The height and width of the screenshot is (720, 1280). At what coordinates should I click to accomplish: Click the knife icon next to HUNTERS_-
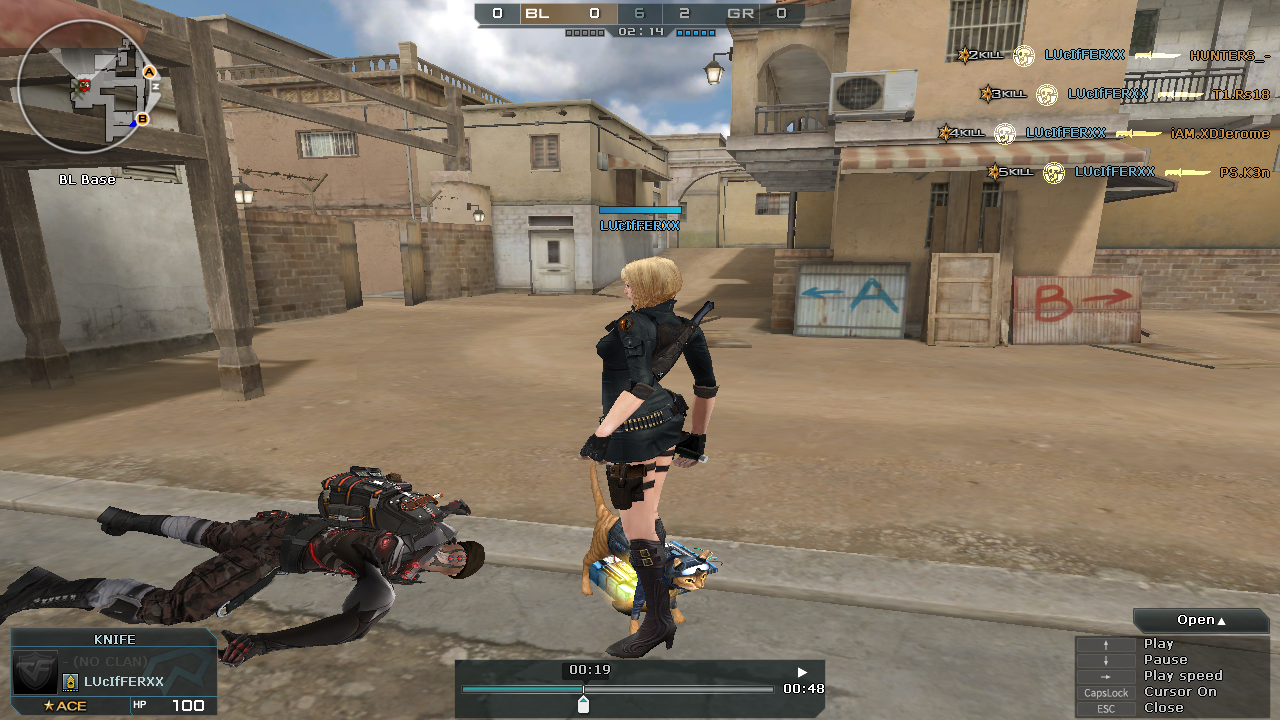click(1158, 56)
